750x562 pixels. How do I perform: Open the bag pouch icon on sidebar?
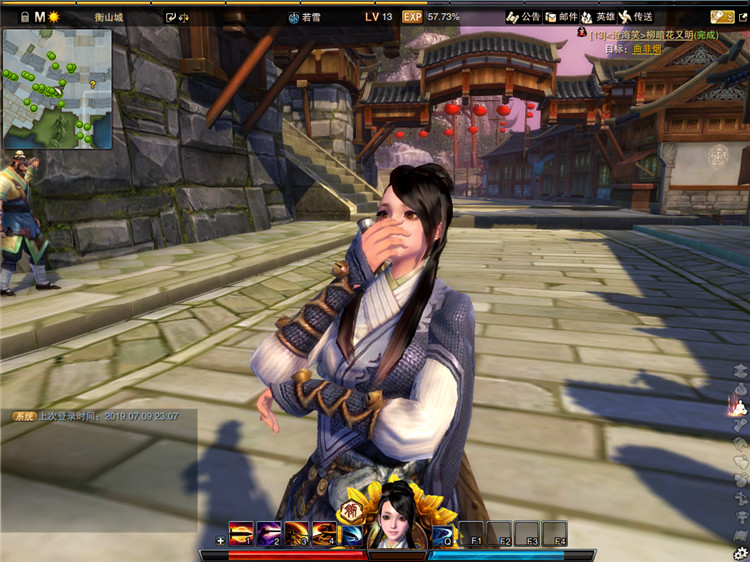740,388
